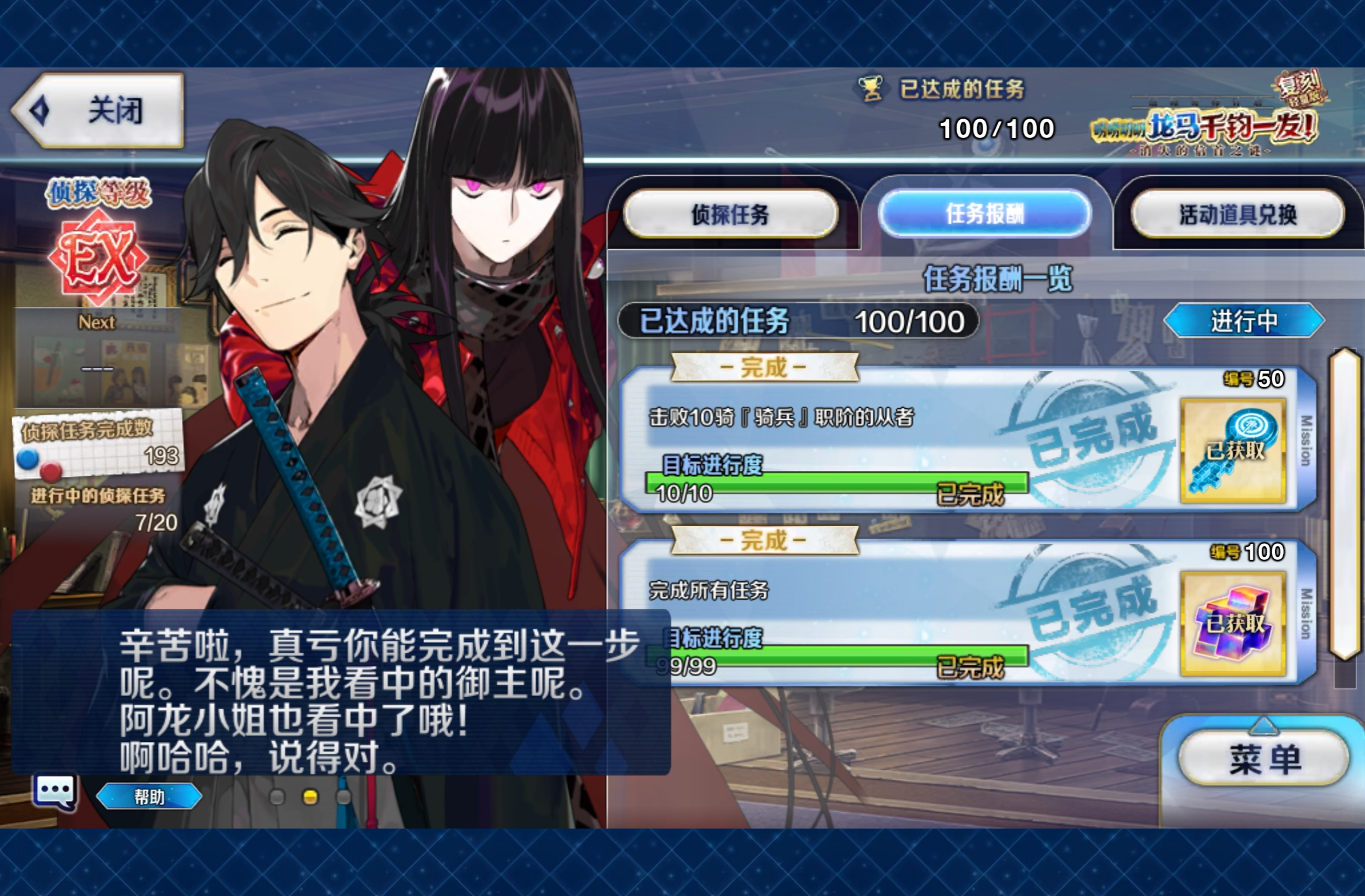The height and width of the screenshot is (896, 1365).
Task: Select the 任务报酬 tab
Action: (984, 213)
